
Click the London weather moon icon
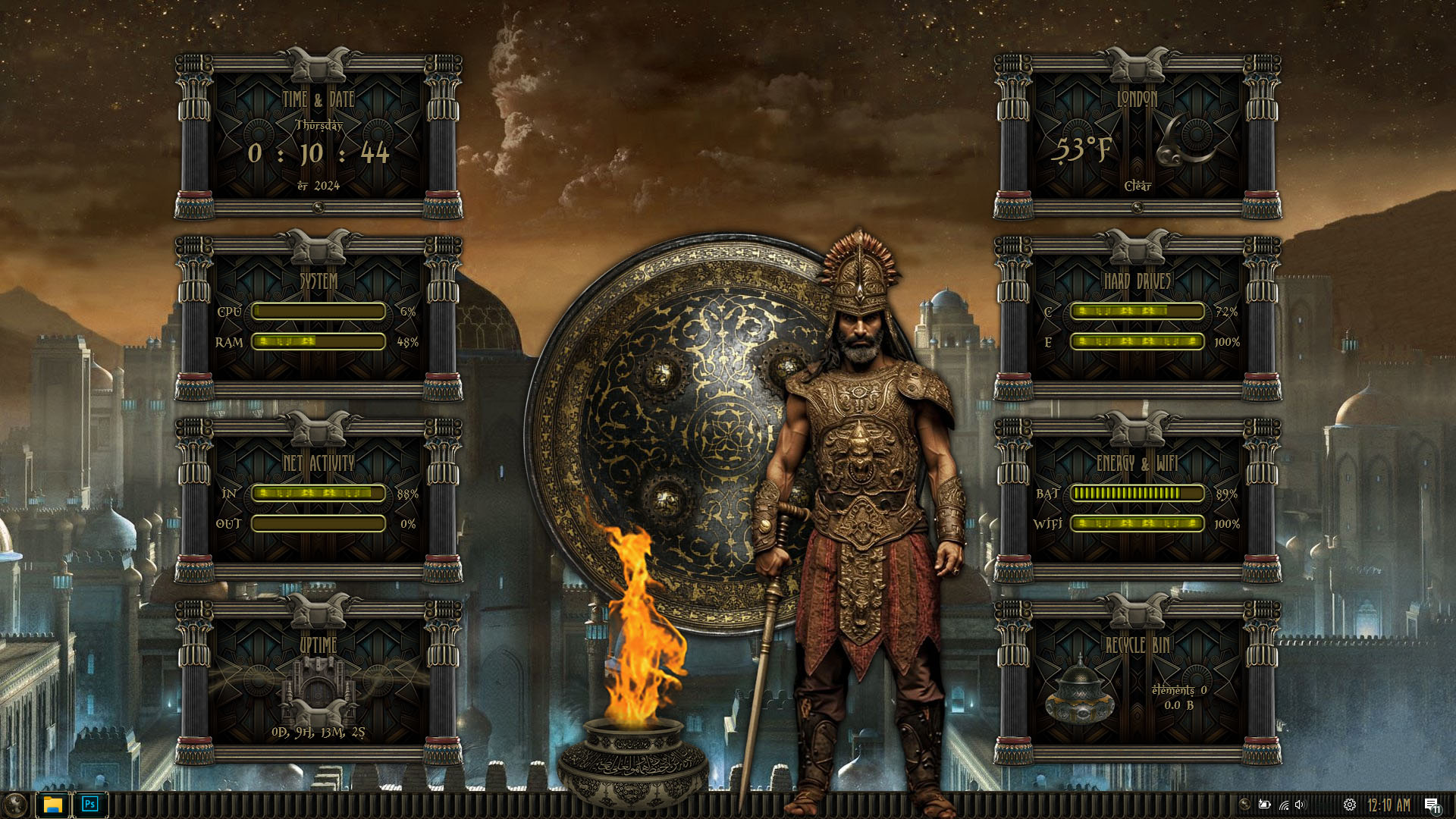(x=1186, y=141)
